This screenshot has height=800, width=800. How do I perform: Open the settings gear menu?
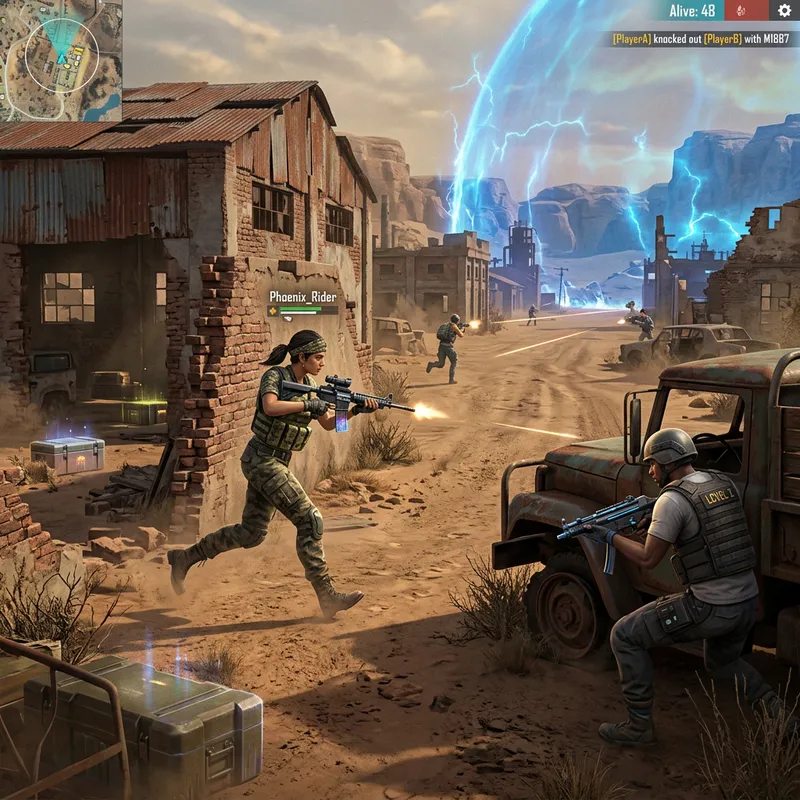point(784,10)
